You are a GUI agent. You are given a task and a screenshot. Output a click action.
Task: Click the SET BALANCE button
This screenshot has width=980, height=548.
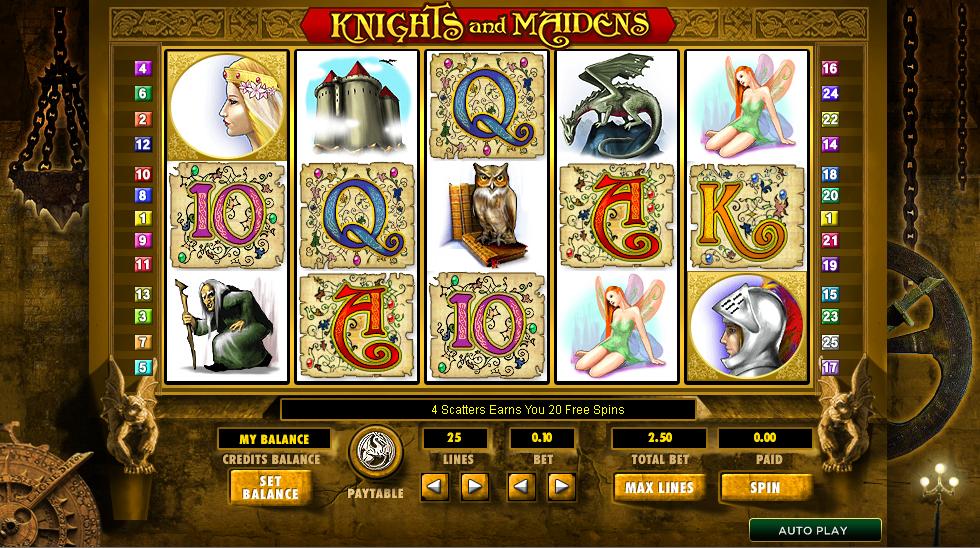(270, 487)
